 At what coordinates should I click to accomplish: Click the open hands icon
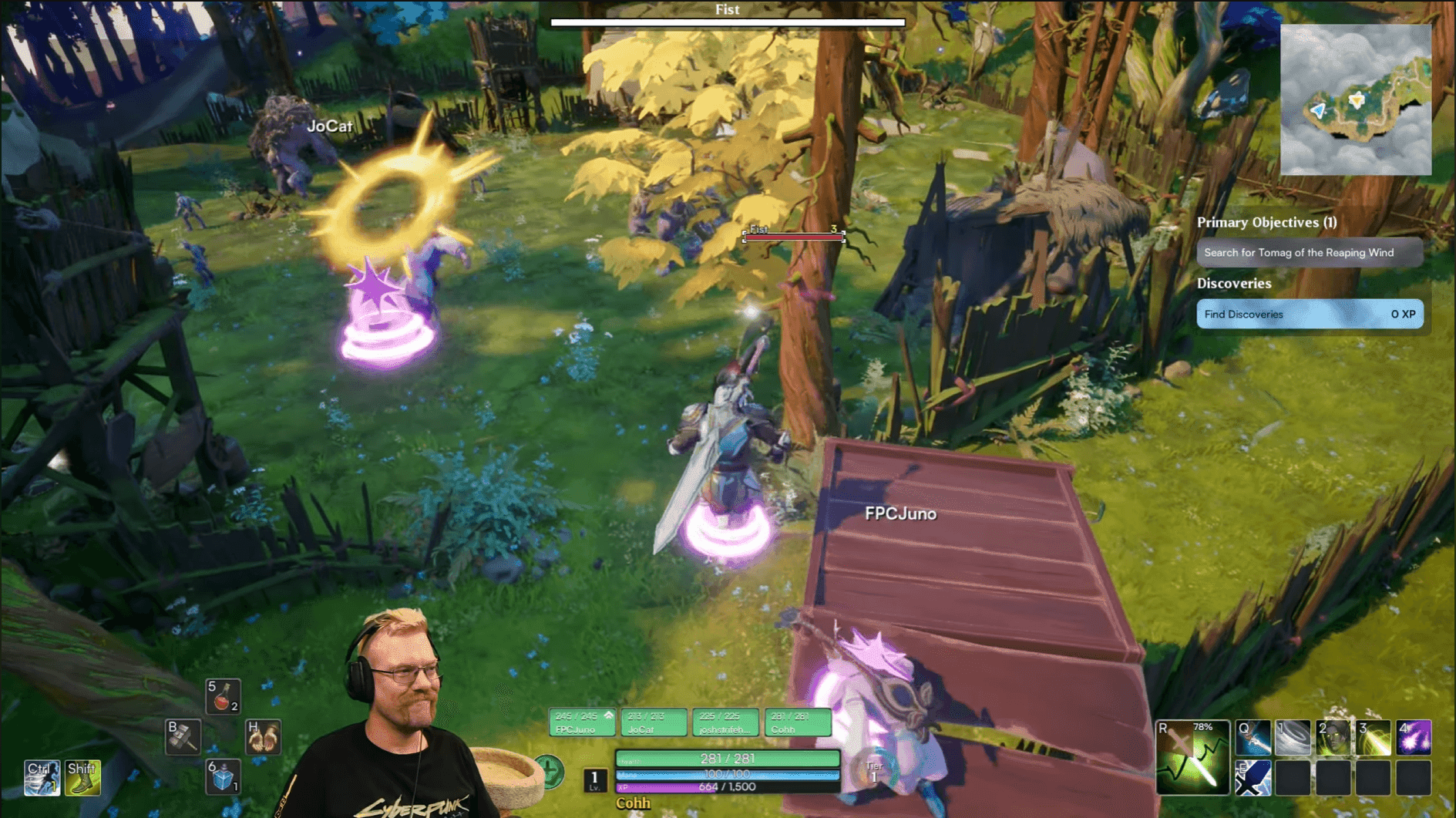pyautogui.click(x=263, y=737)
